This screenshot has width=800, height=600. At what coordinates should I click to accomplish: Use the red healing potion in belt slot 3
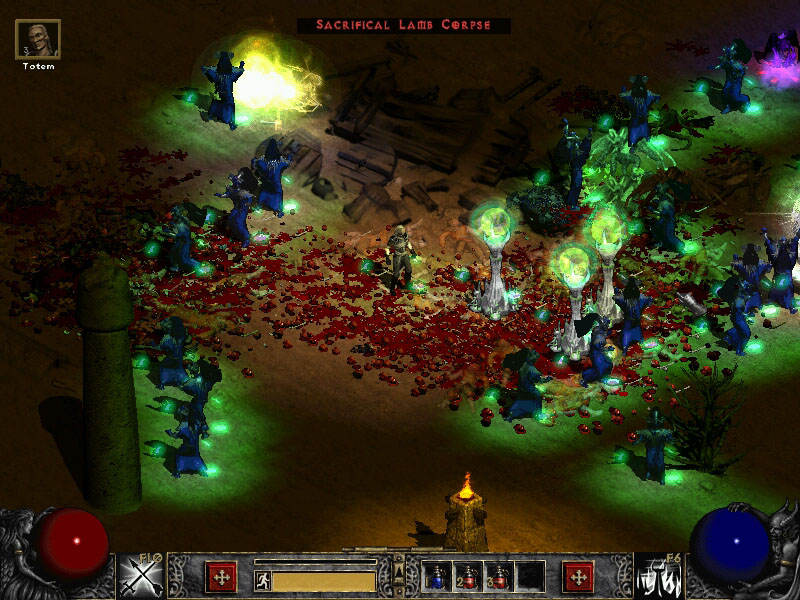pyautogui.click(x=498, y=577)
